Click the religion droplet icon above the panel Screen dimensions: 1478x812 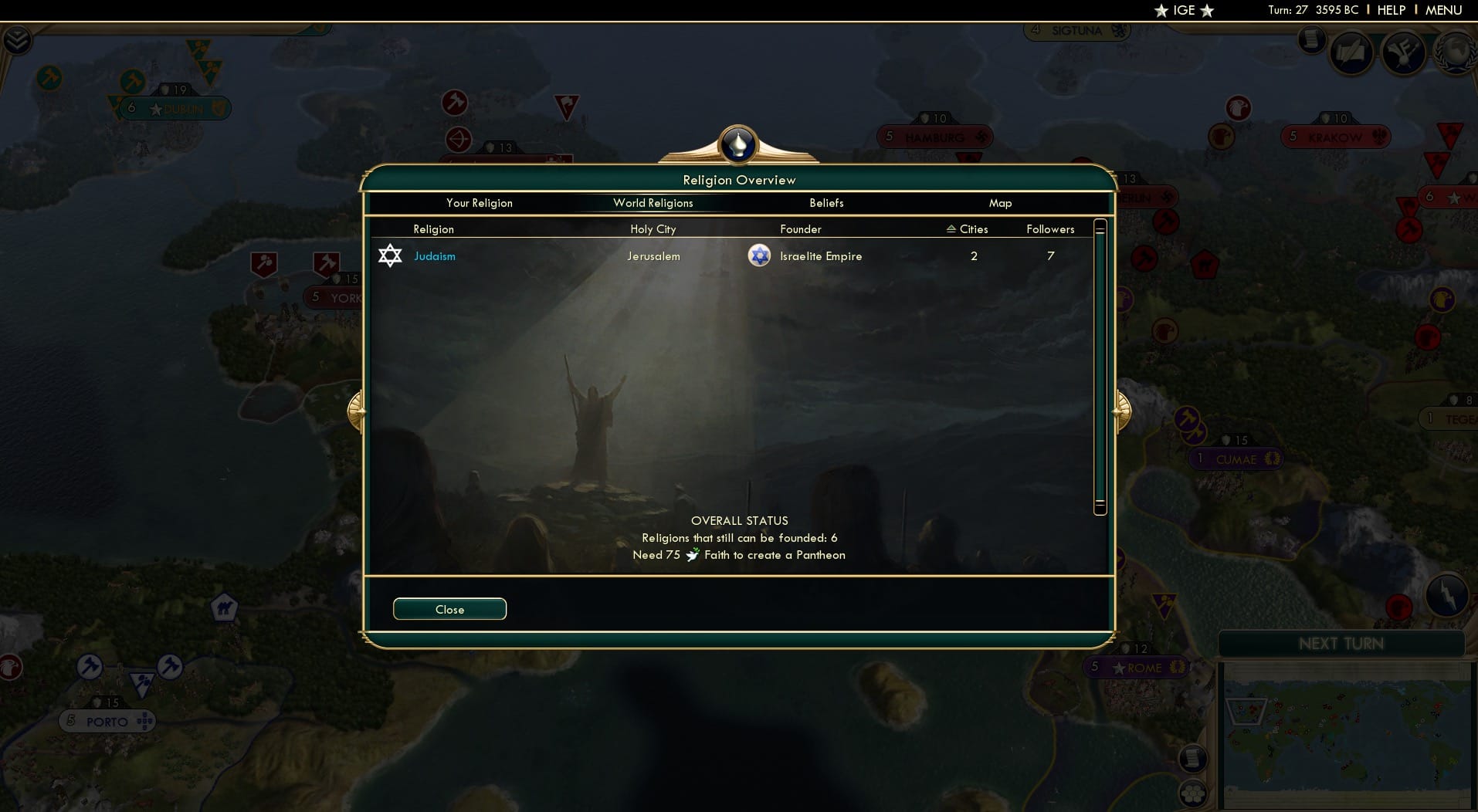tap(738, 146)
